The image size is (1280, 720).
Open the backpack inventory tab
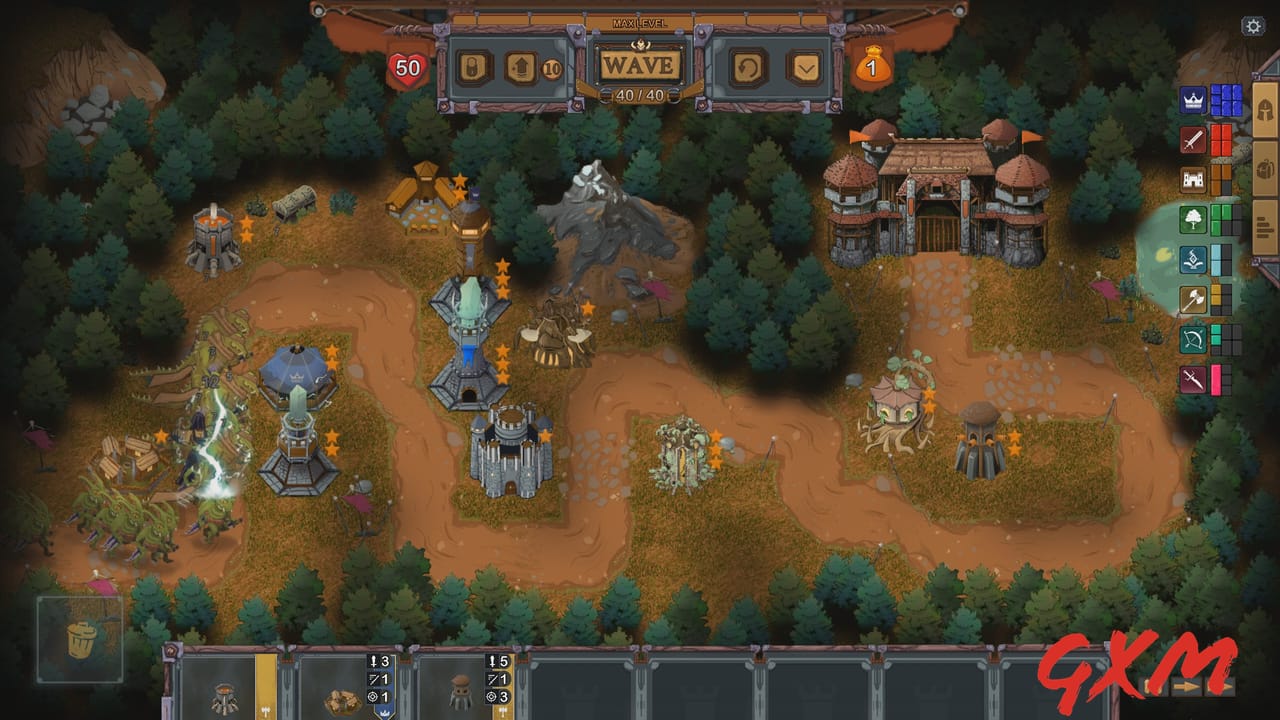click(x=1264, y=168)
